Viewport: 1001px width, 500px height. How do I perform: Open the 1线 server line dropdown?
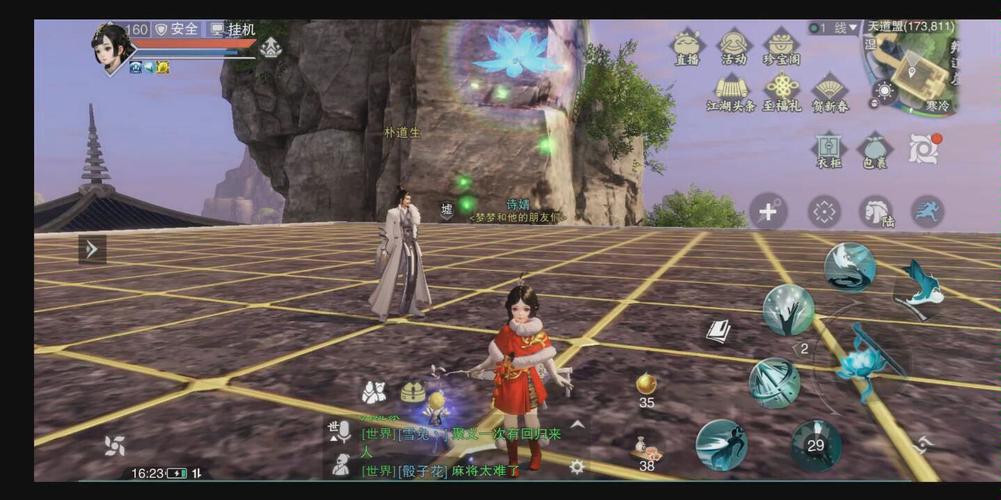834,28
